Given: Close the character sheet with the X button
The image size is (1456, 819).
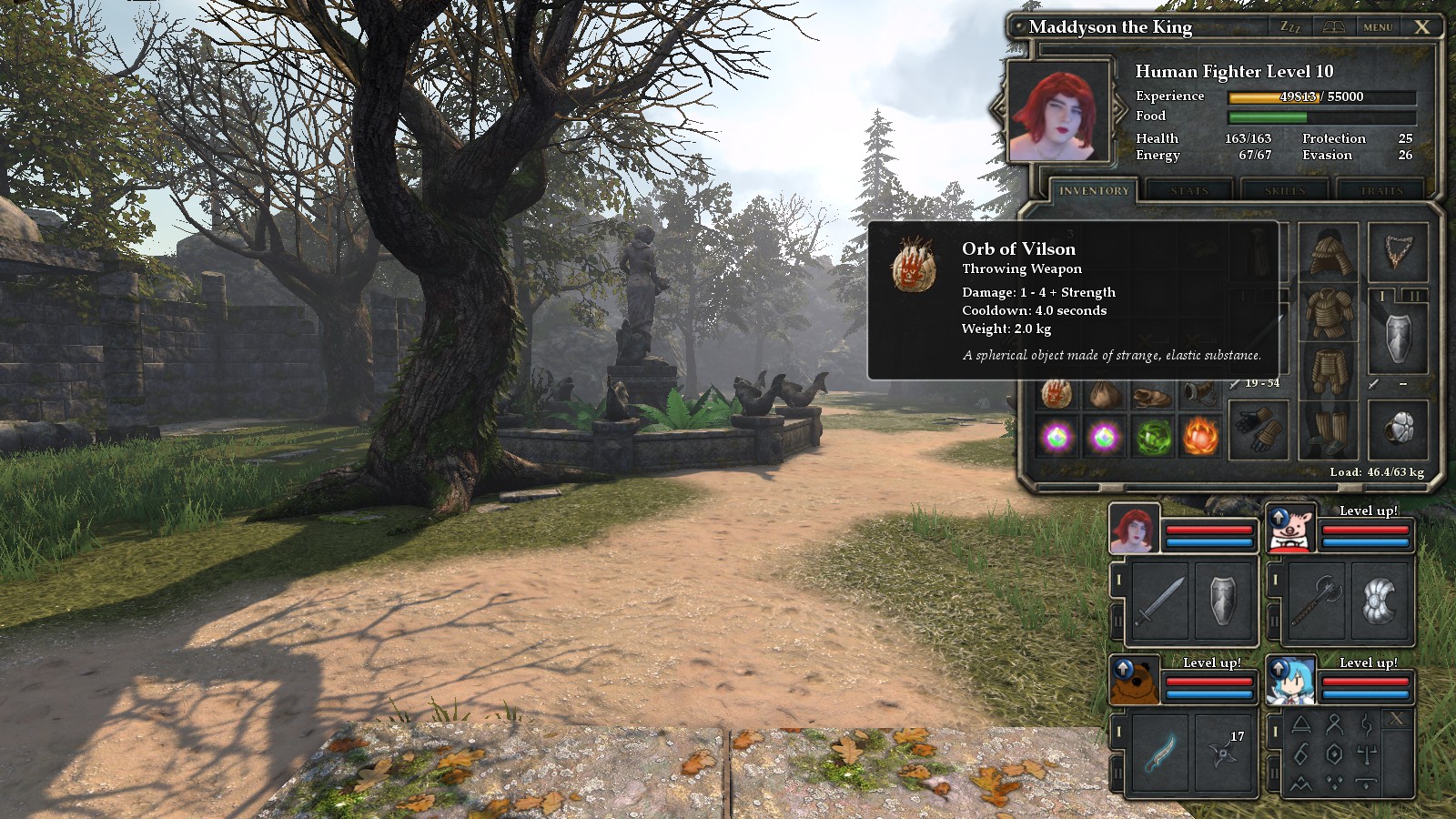Looking at the screenshot, I should point(1421,27).
